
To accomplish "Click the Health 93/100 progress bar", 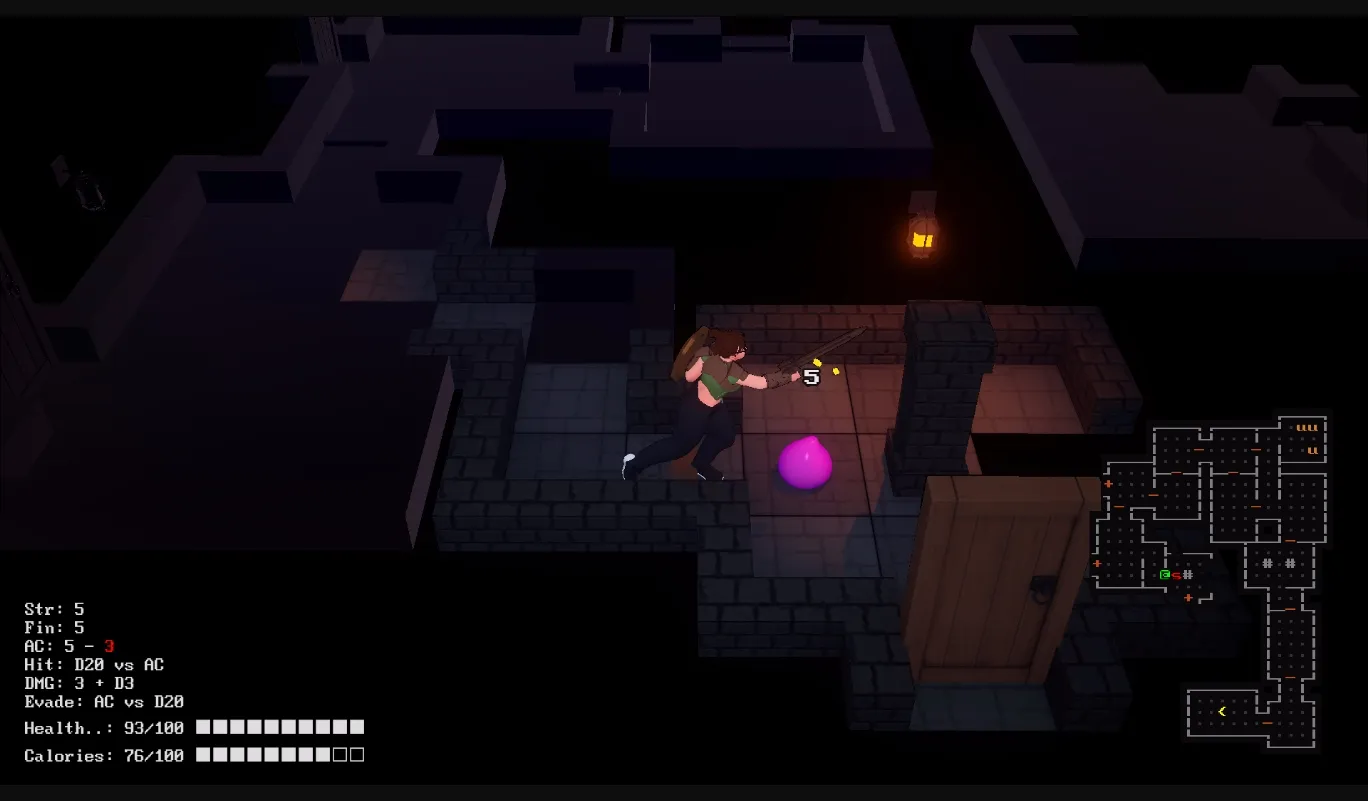I will pos(280,728).
